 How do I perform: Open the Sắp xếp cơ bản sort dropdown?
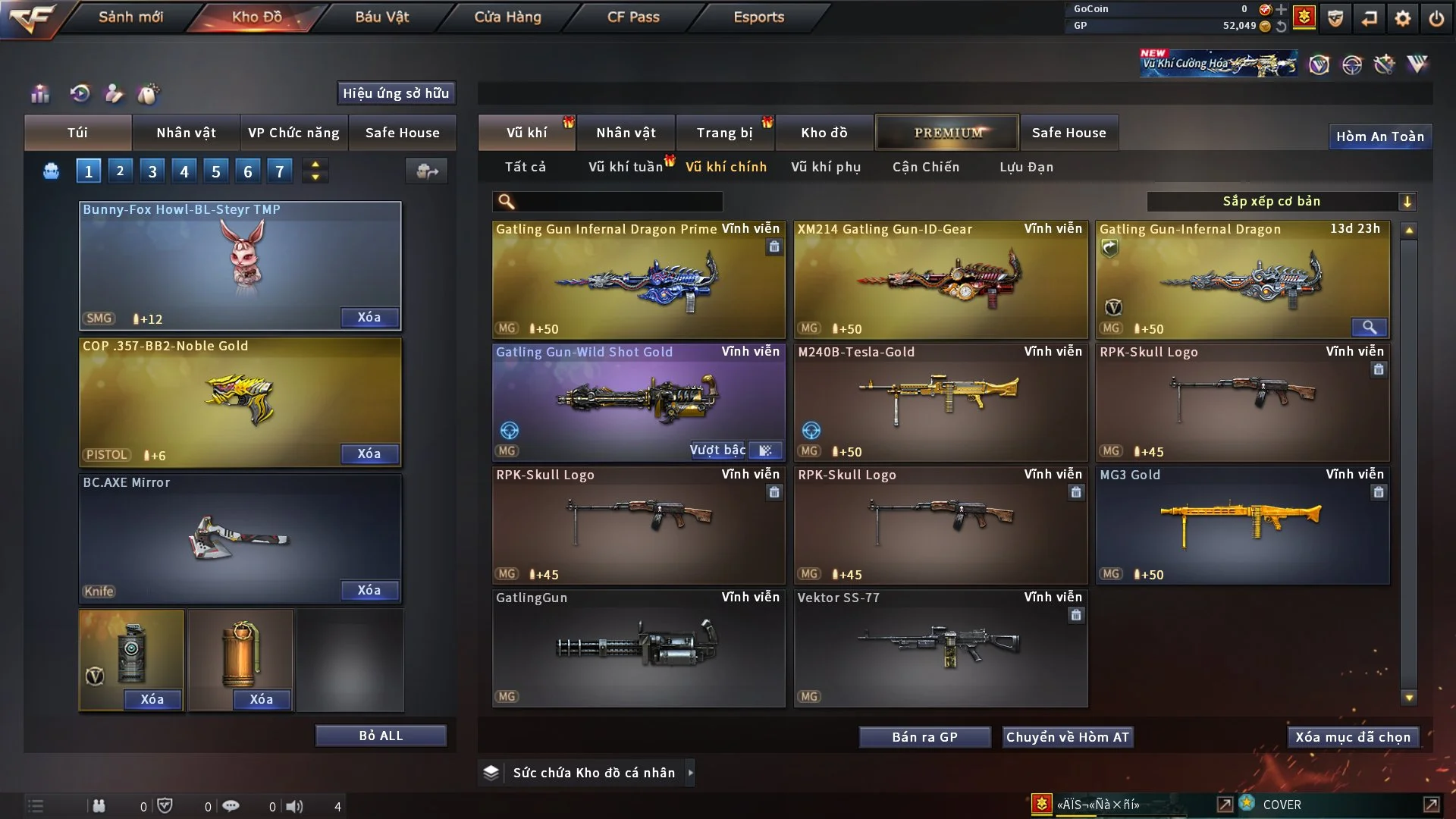tap(1281, 201)
